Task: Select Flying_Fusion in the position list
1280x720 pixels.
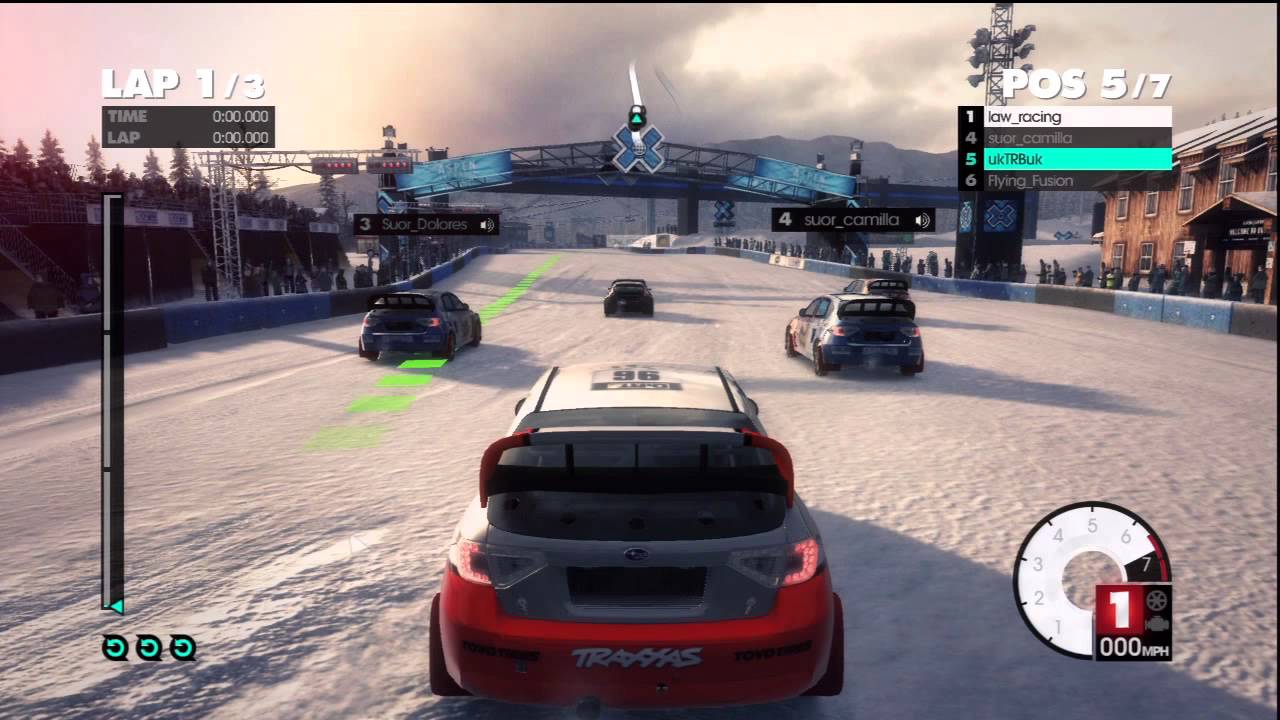Action: [1065, 181]
